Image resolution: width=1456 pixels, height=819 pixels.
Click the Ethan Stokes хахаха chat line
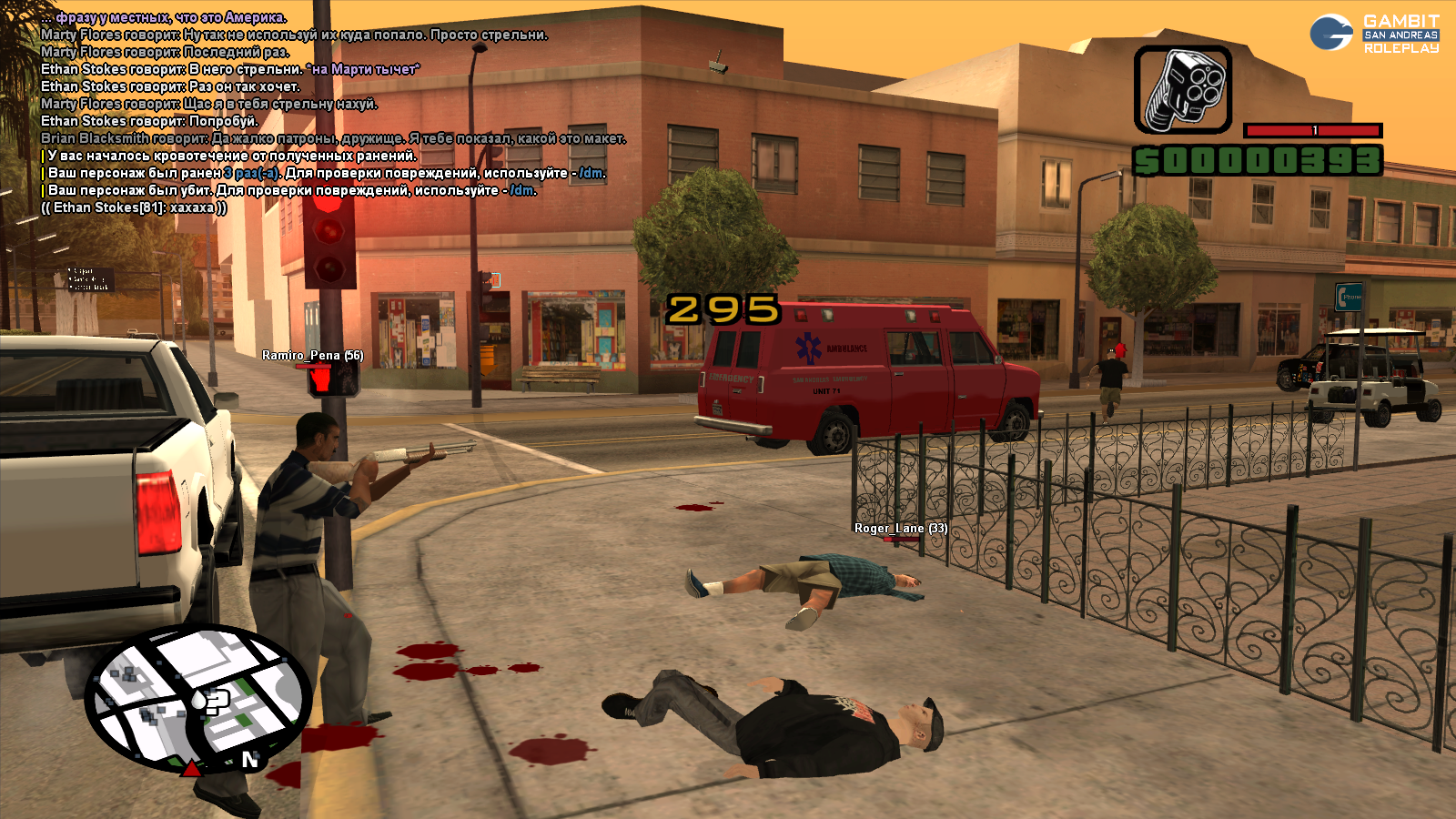[134, 207]
